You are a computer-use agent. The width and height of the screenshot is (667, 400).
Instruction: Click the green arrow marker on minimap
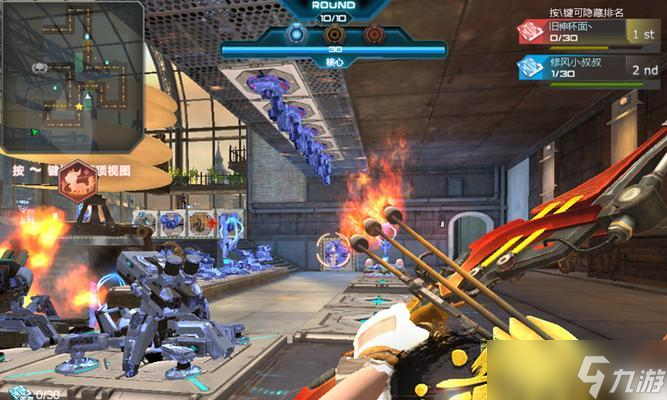point(34,131)
